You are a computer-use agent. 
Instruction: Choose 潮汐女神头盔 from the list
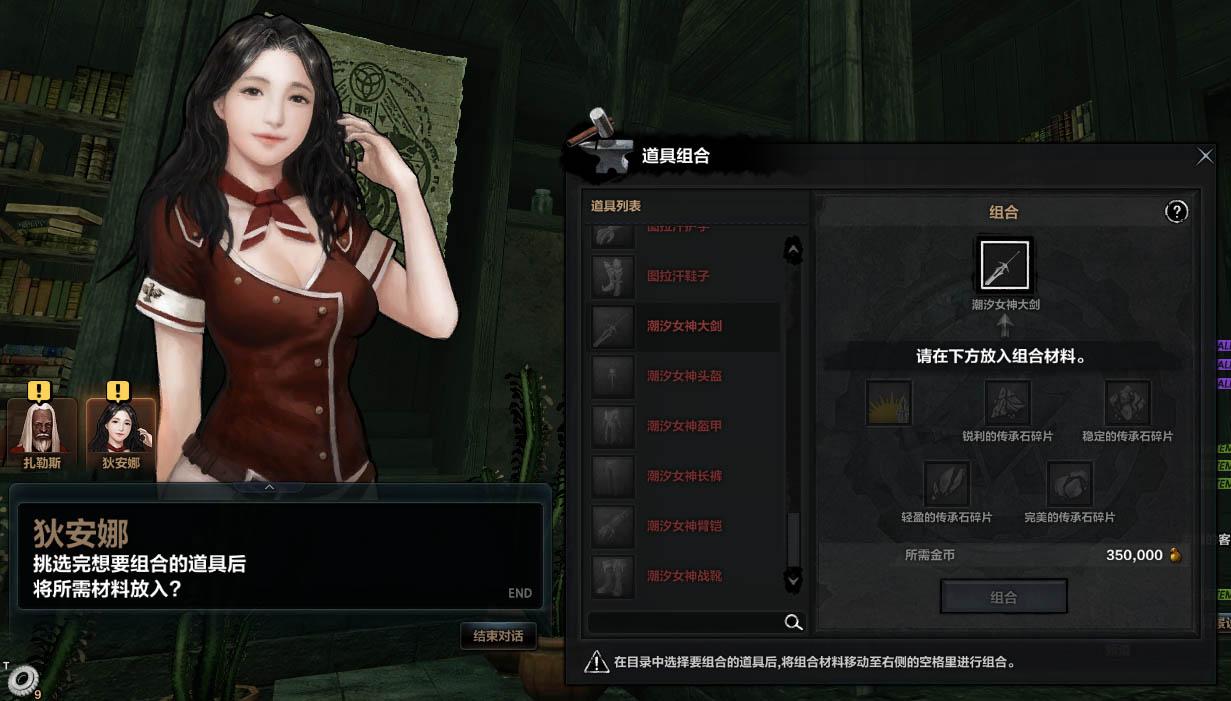point(684,376)
